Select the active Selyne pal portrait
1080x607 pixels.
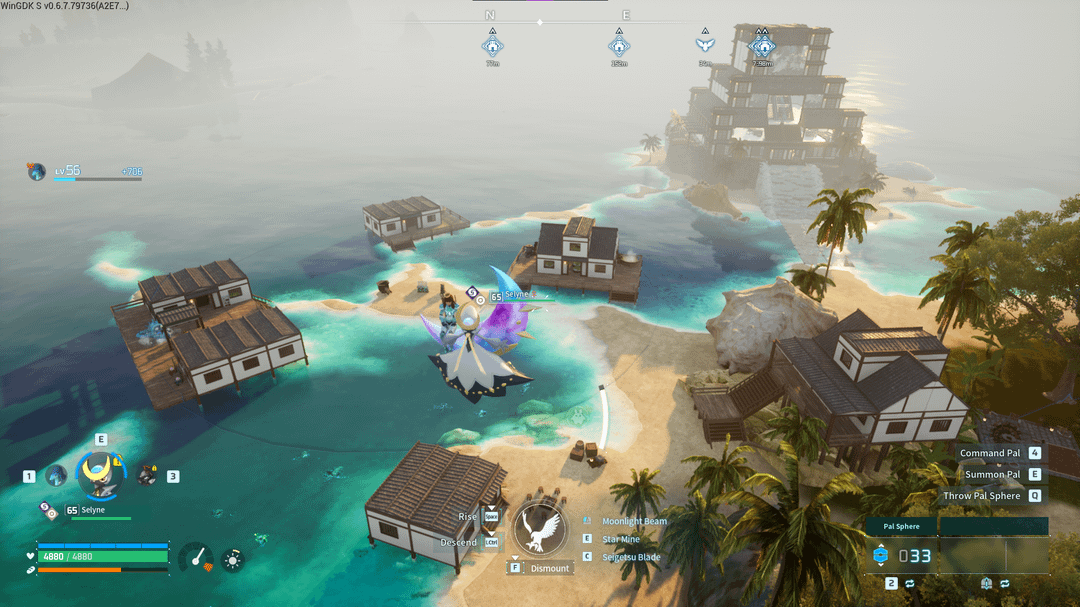100,474
